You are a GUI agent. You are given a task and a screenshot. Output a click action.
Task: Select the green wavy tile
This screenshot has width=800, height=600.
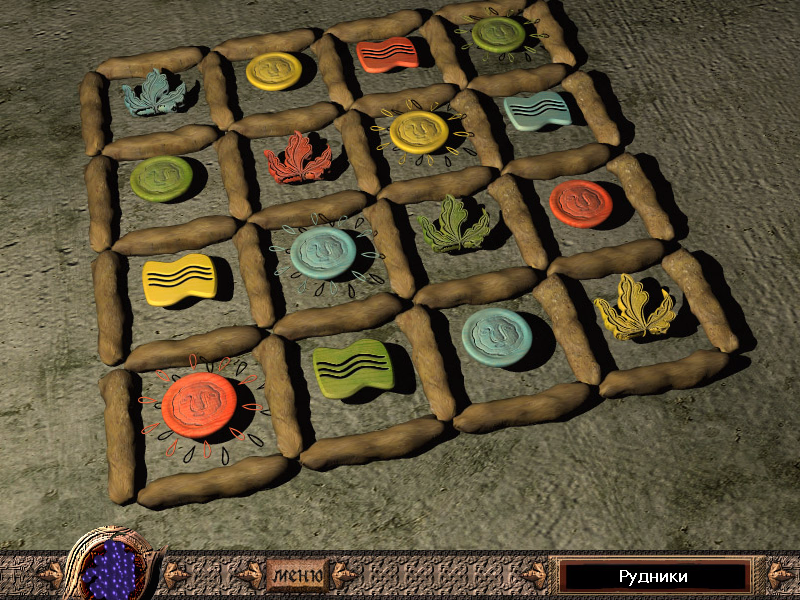[x=353, y=368]
